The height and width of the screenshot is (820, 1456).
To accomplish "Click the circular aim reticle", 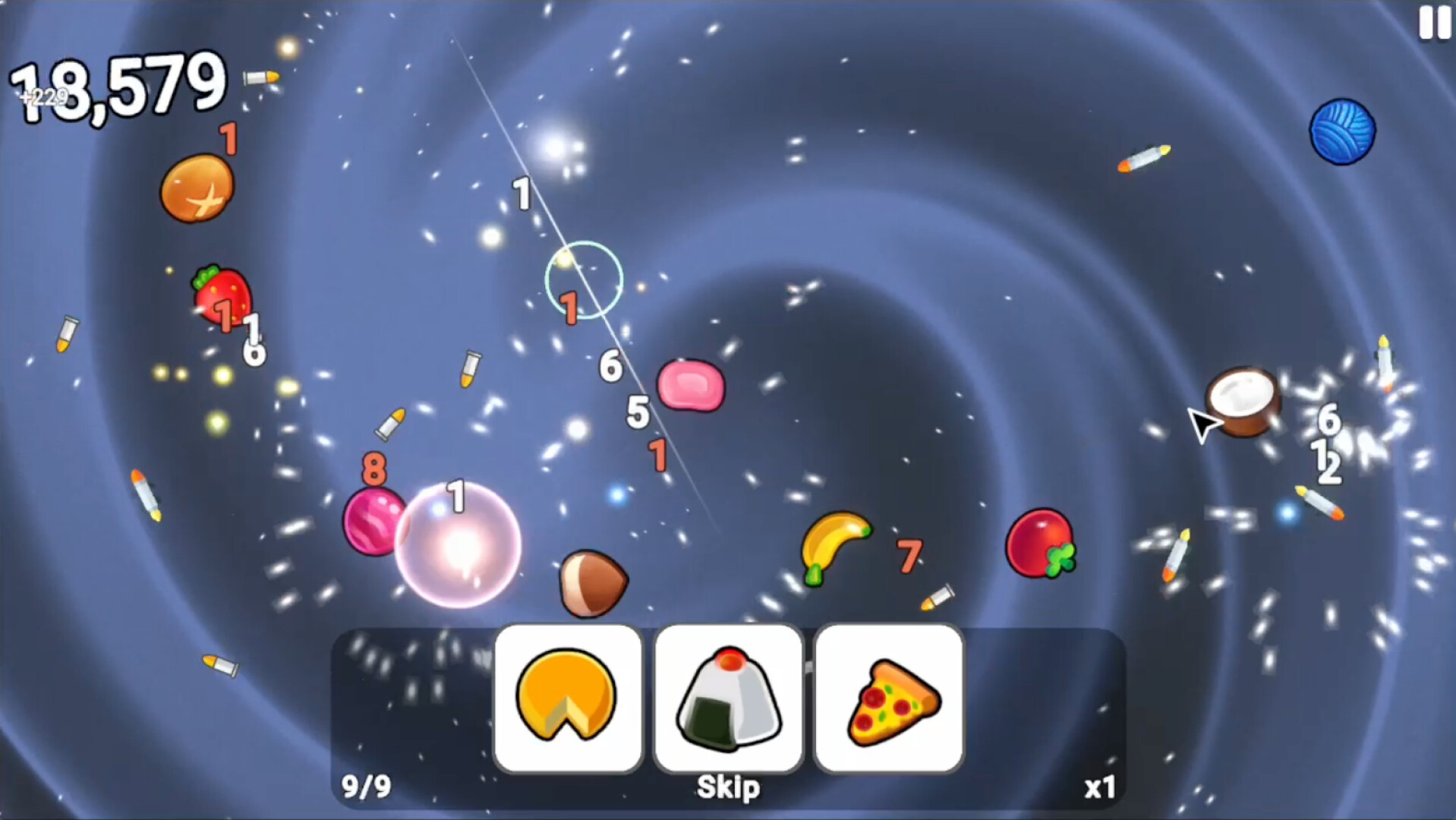I will coord(583,279).
